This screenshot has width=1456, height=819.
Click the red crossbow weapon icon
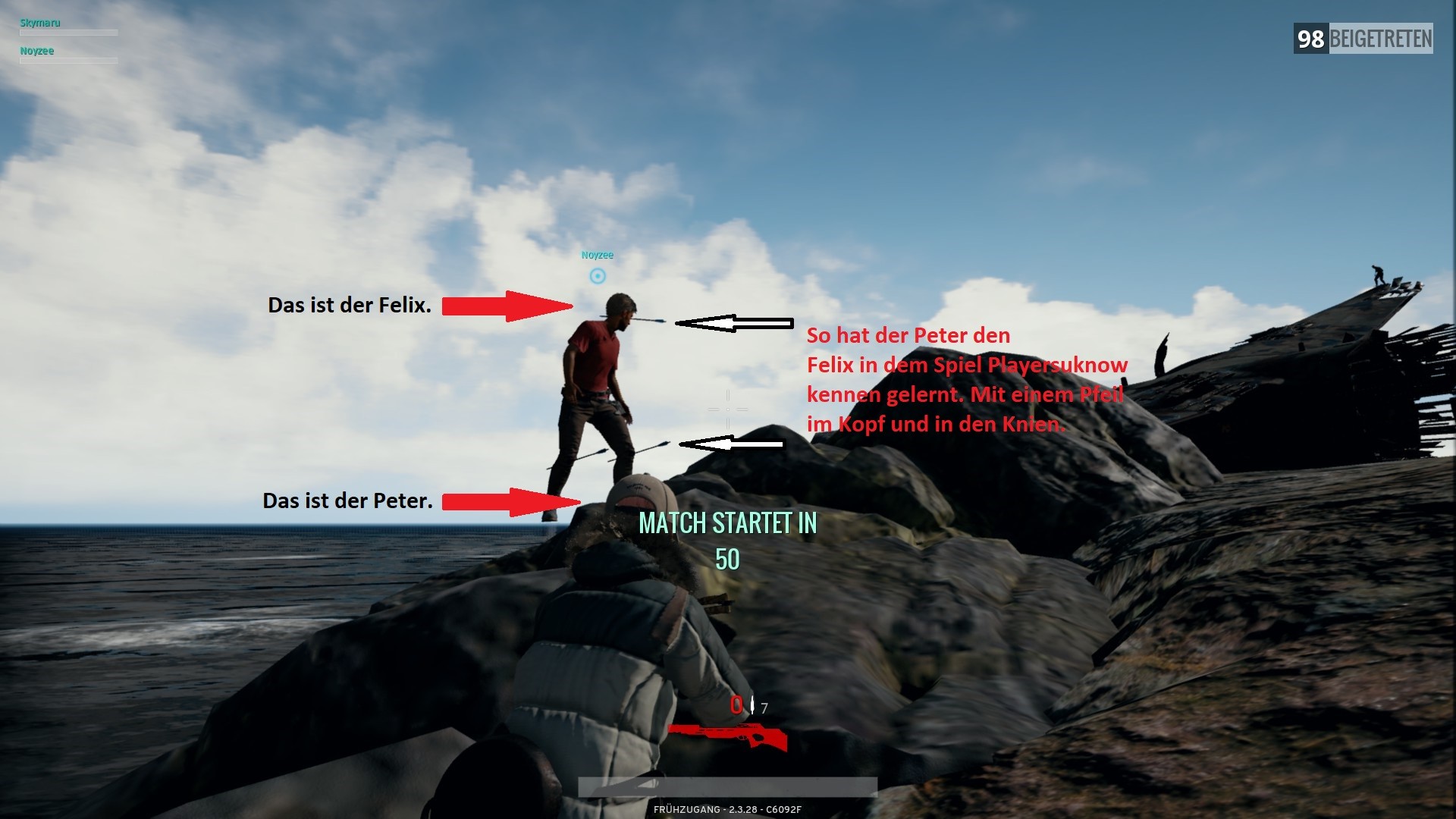point(727,735)
